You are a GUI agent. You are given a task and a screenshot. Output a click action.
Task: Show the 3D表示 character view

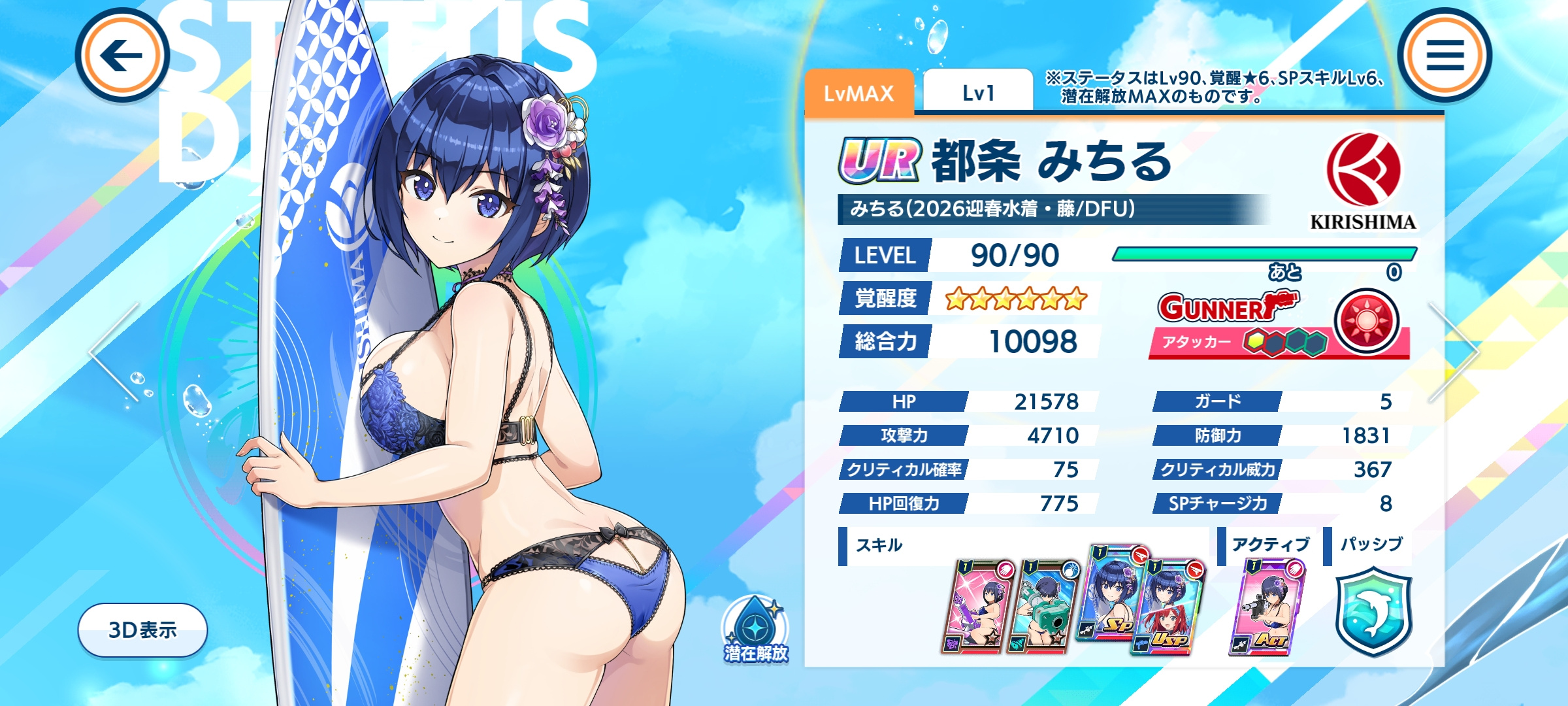tap(142, 630)
